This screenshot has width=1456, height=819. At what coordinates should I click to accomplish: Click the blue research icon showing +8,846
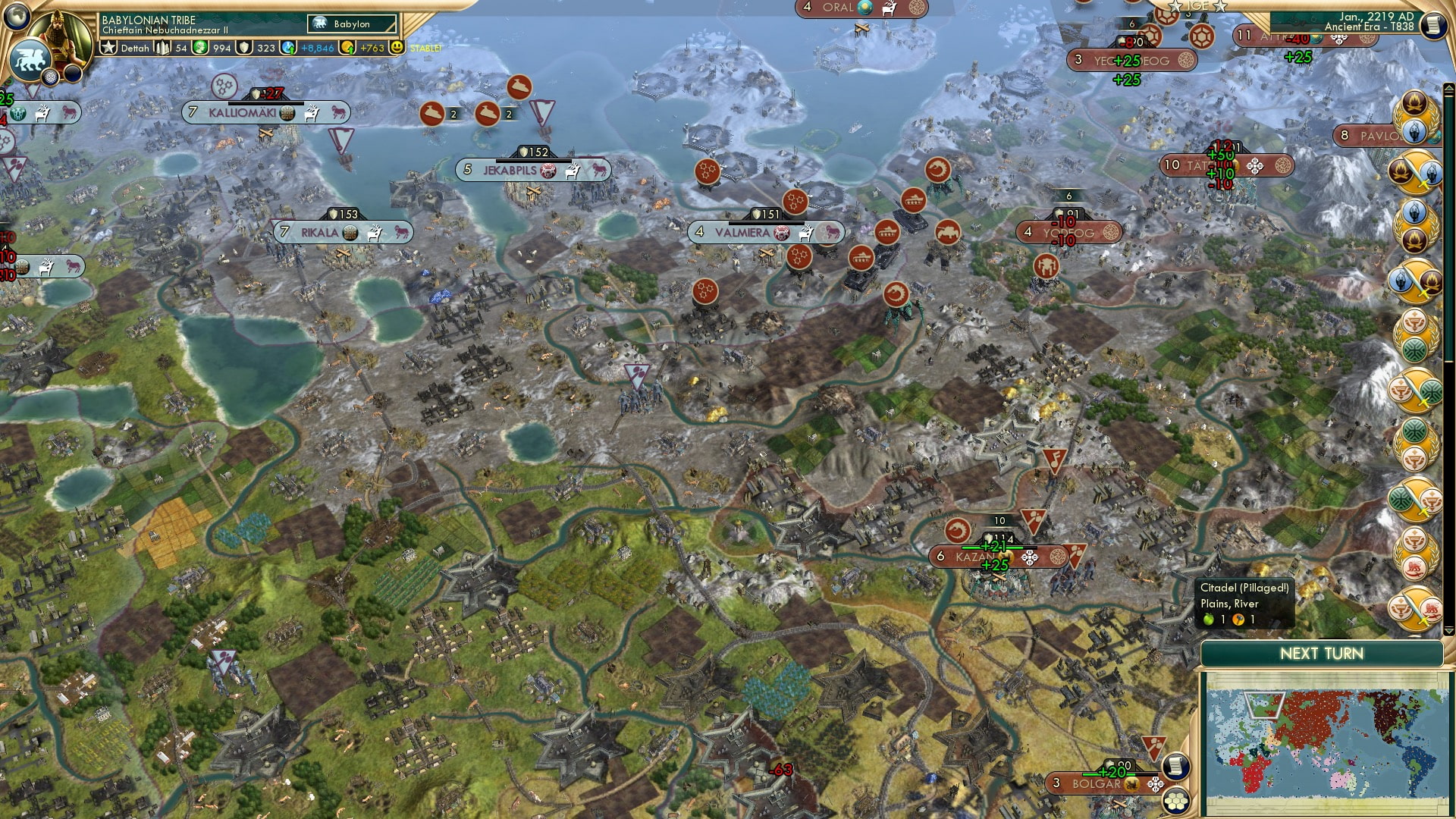point(287,48)
